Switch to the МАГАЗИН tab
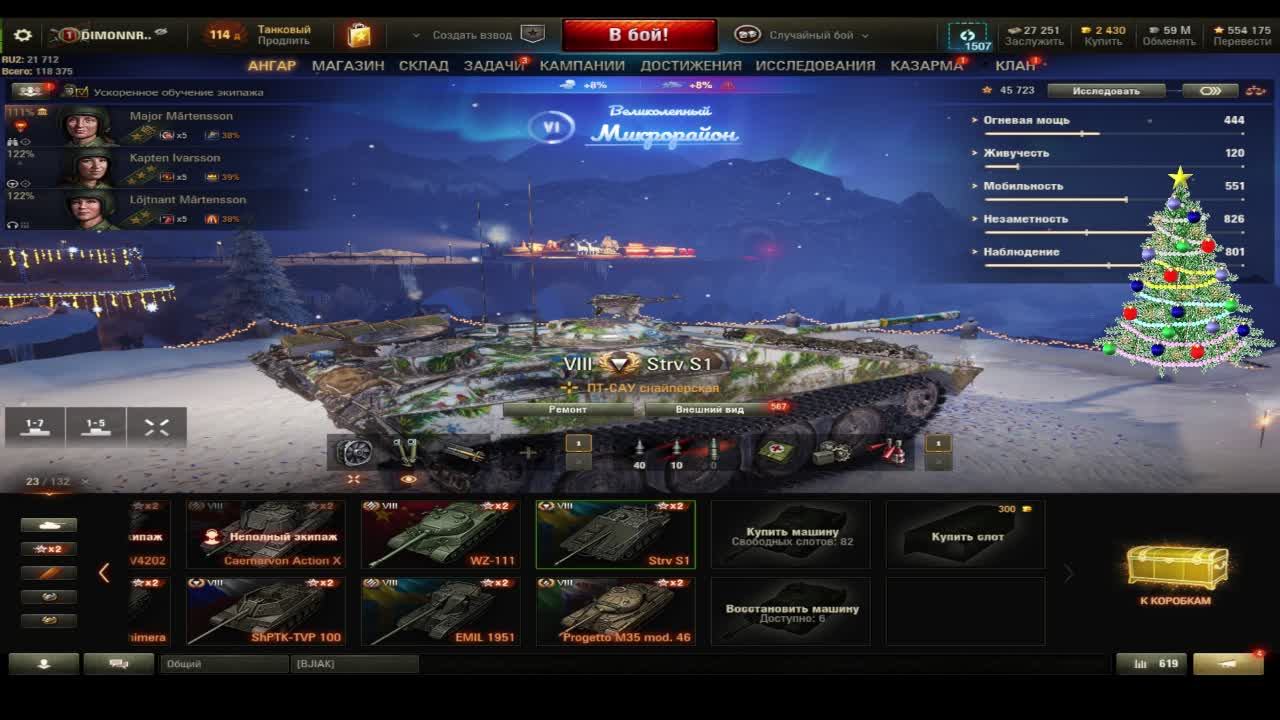Image resolution: width=1280 pixels, height=720 pixels. [x=348, y=65]
